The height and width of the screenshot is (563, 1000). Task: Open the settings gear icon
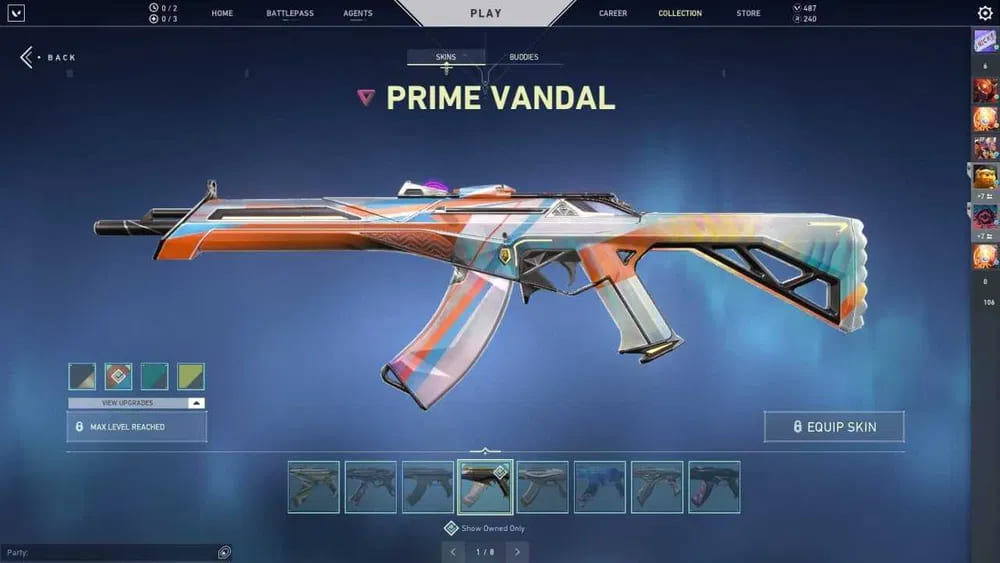tap(985, 13)
